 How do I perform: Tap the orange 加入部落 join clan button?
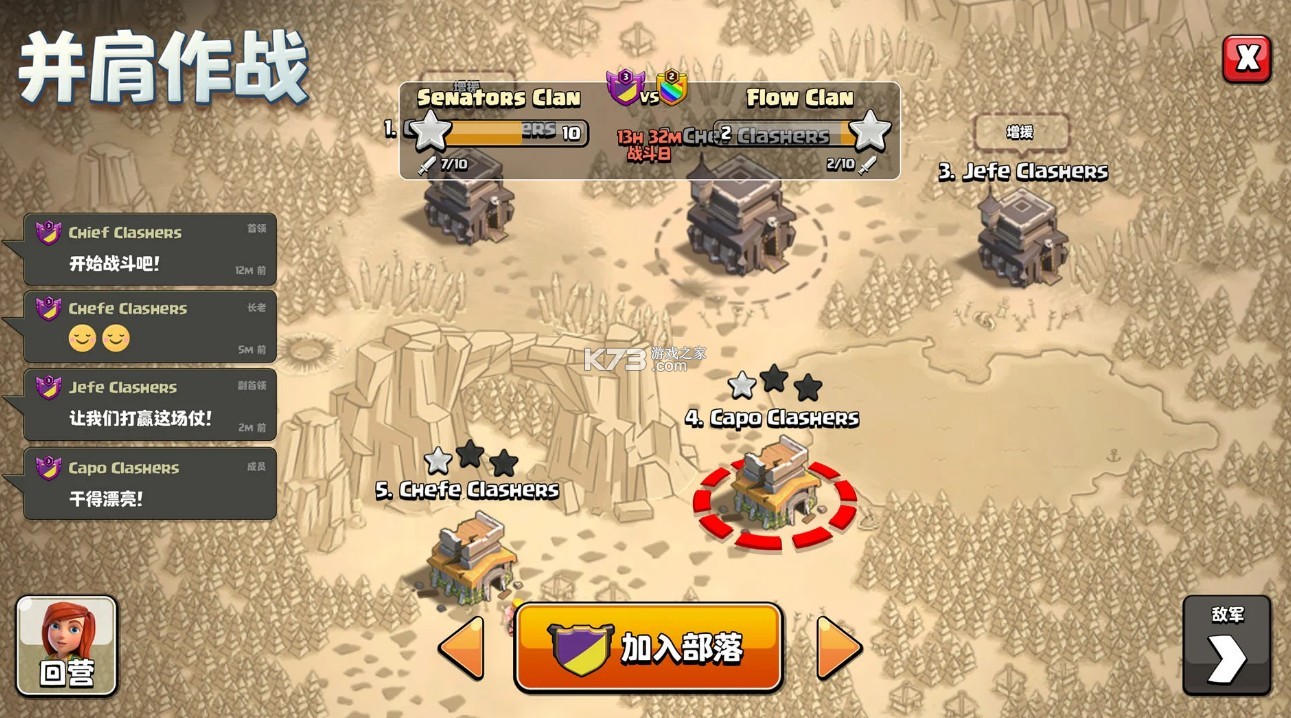tap(648, 647)
